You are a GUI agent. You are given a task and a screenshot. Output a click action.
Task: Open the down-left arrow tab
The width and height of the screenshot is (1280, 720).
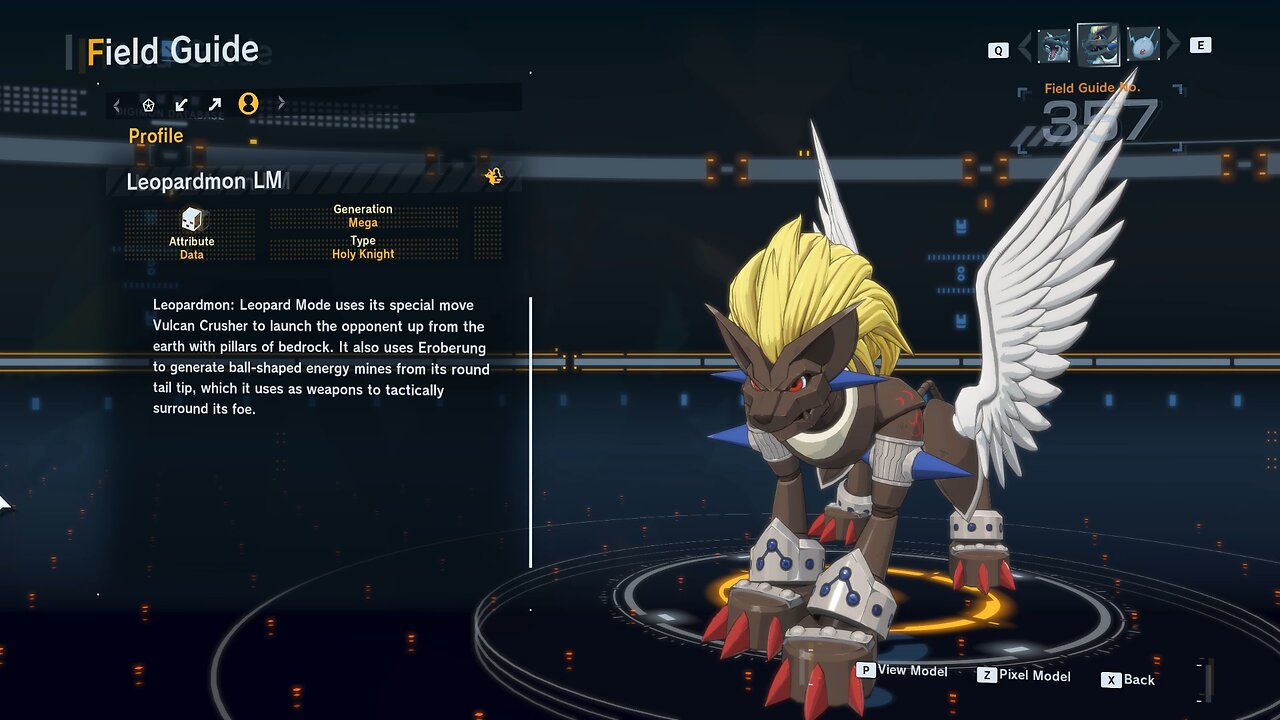click(x=181, y=104)
